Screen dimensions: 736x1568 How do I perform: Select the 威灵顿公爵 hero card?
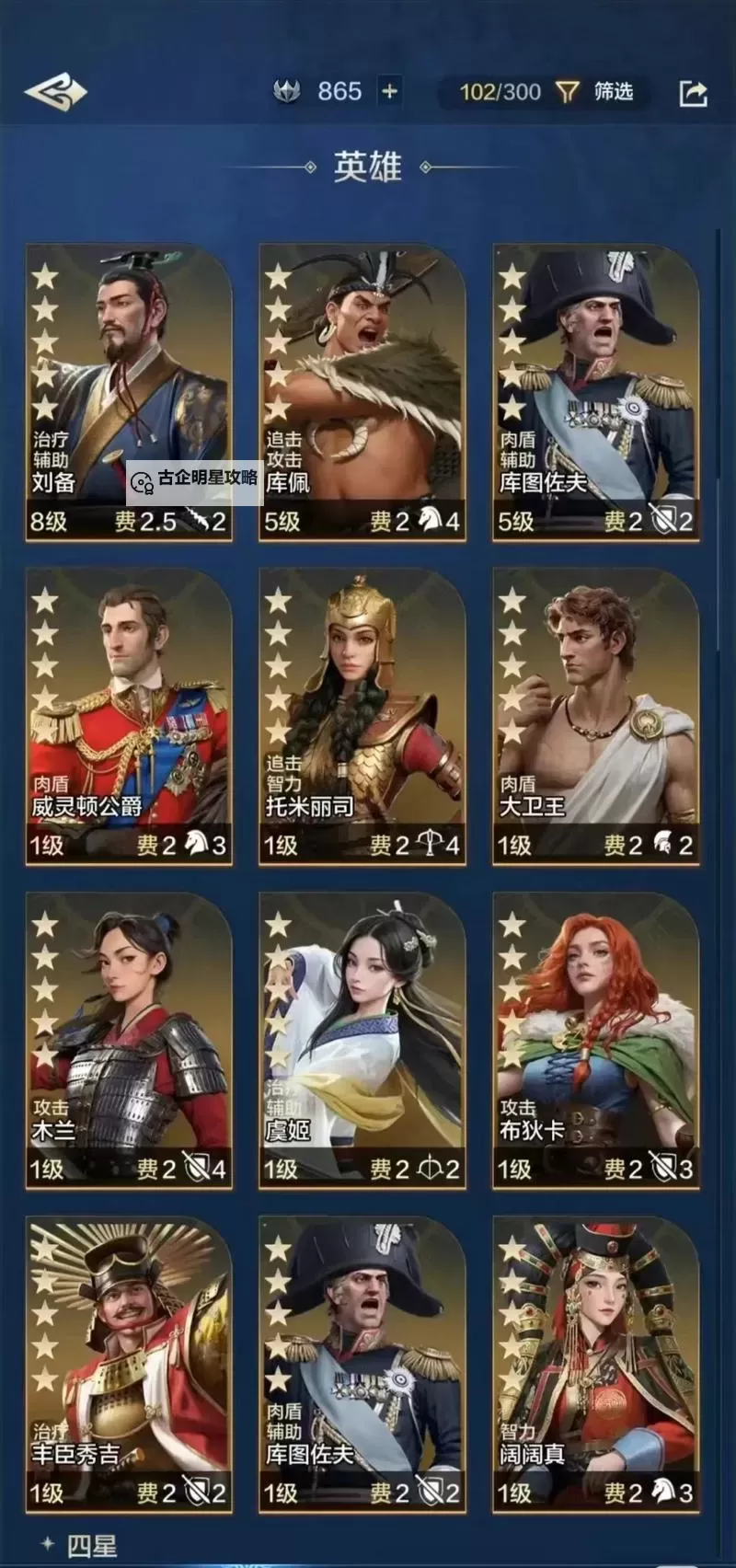pyautogui.click(x=129, y=716)
